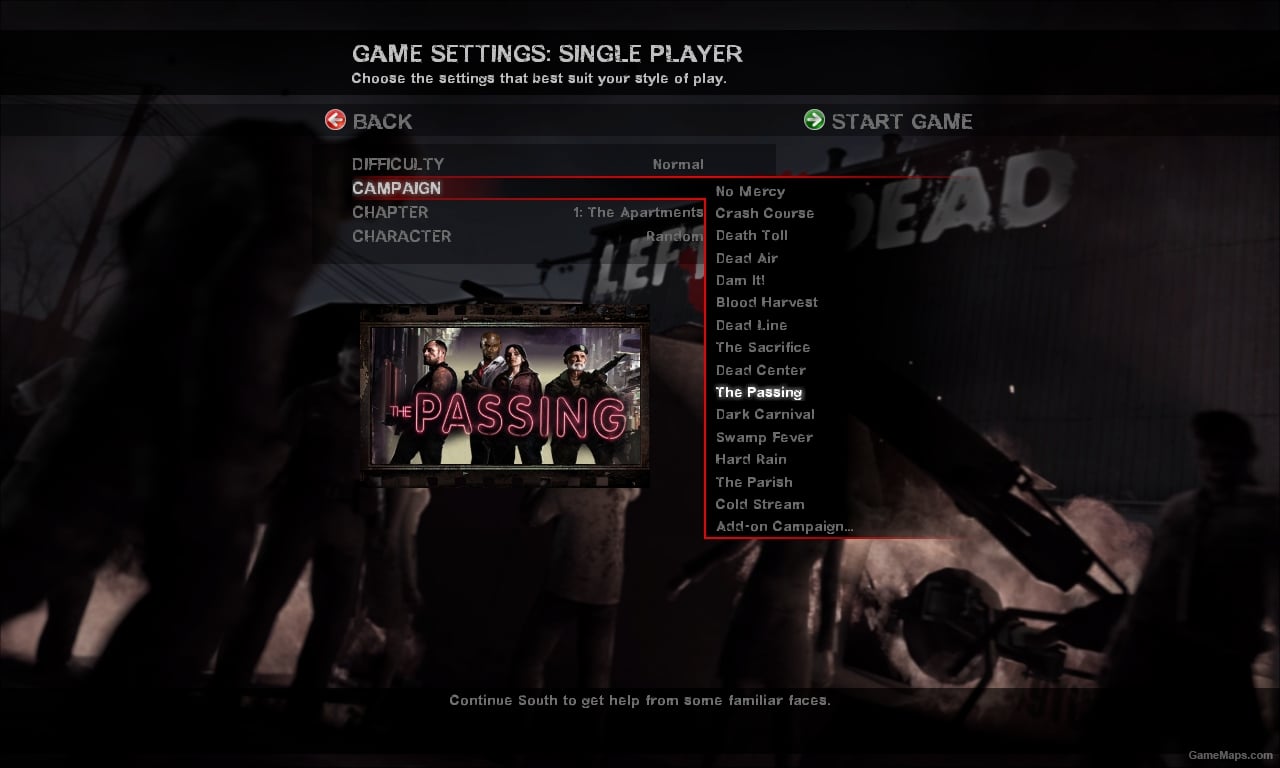Choose The Sacrifice campaign
The width and height of the screenshot is (1280, 768).
762,347
